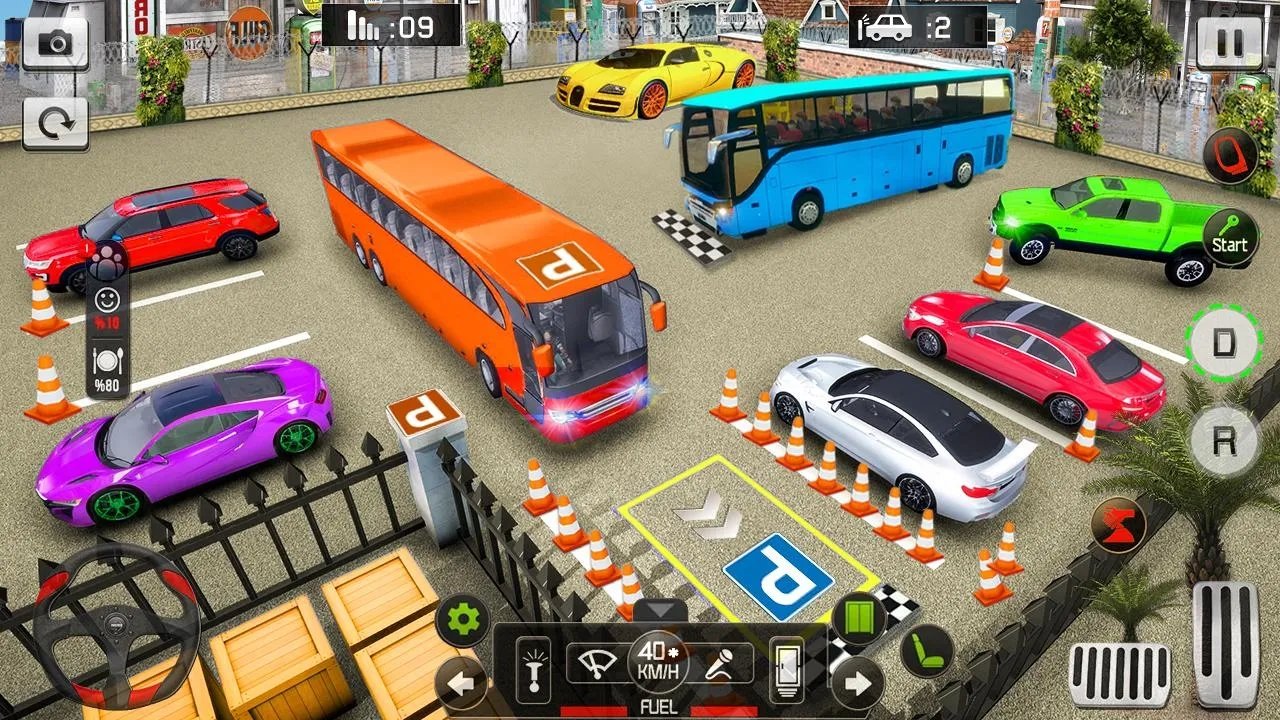
Task: Step on the accelerator pedal
Action: tap(1226, 643)
